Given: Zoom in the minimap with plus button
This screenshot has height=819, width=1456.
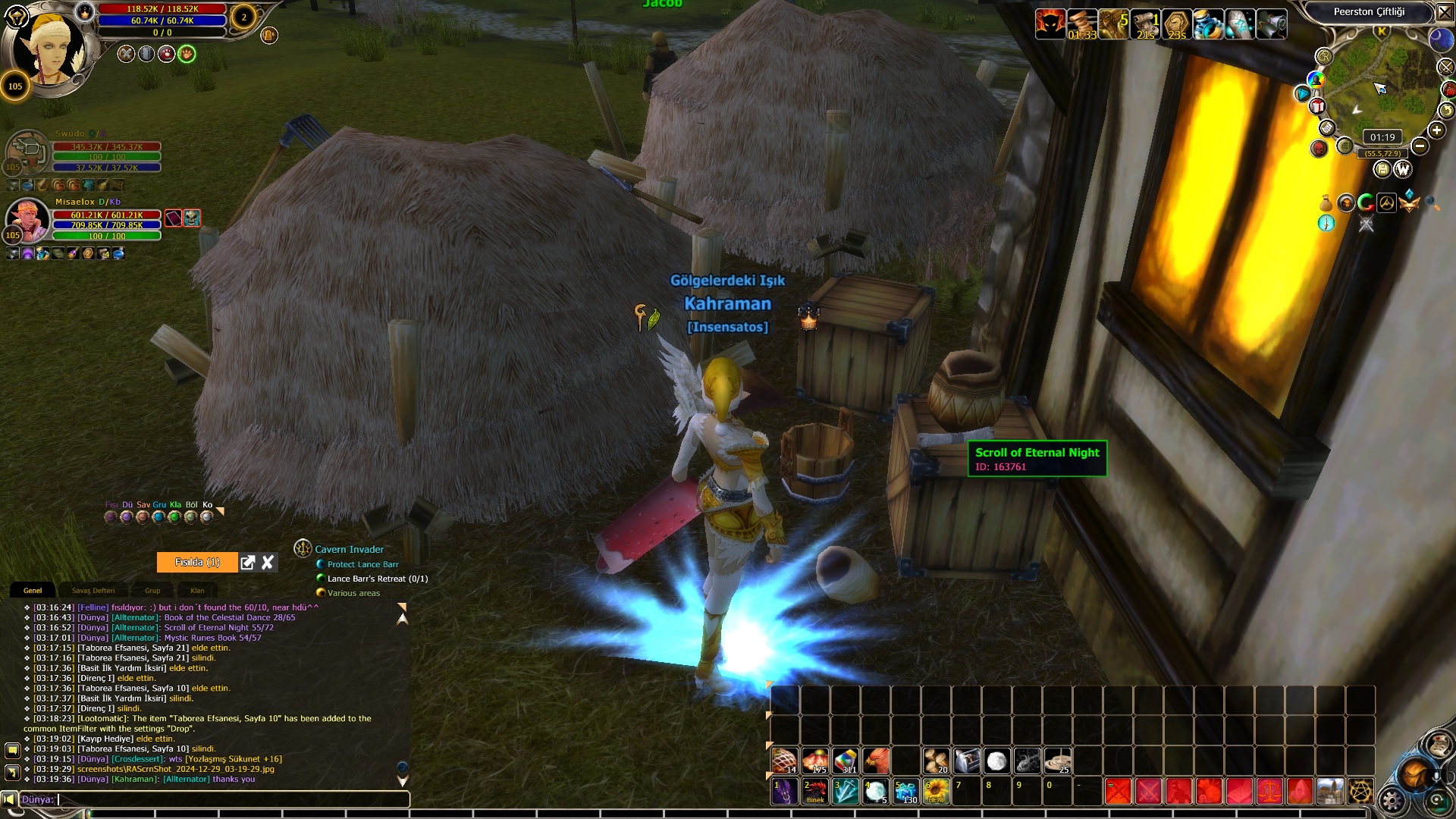Looking at the screenshot, I should [1436, 130].
